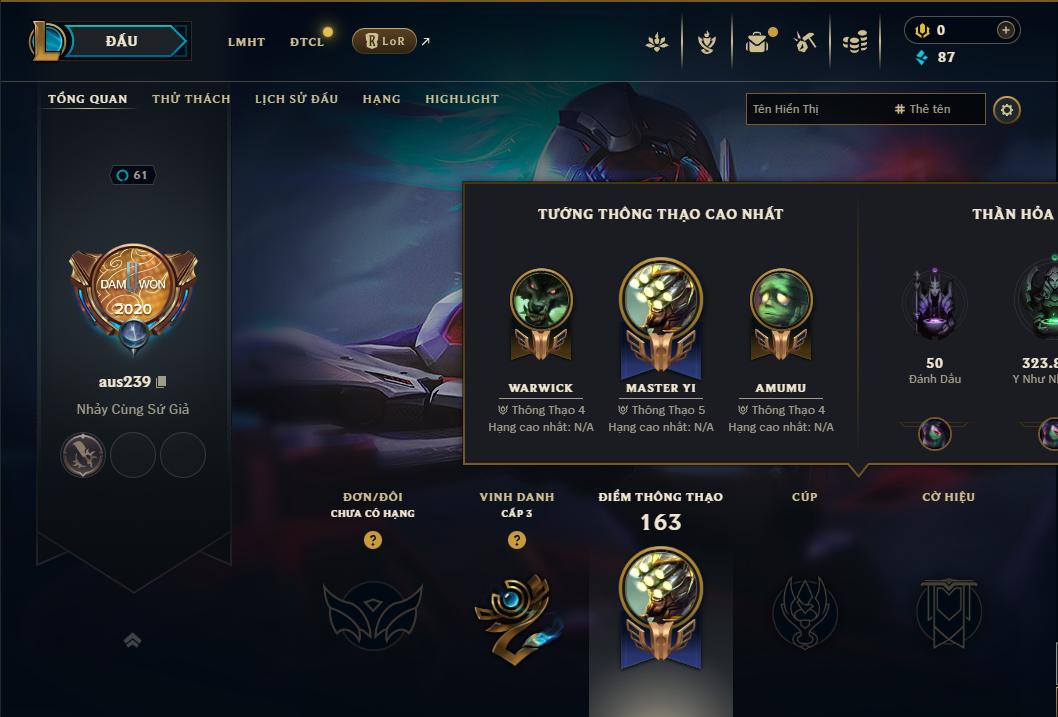Copy the aus239 summoner name

click(162, 382)
